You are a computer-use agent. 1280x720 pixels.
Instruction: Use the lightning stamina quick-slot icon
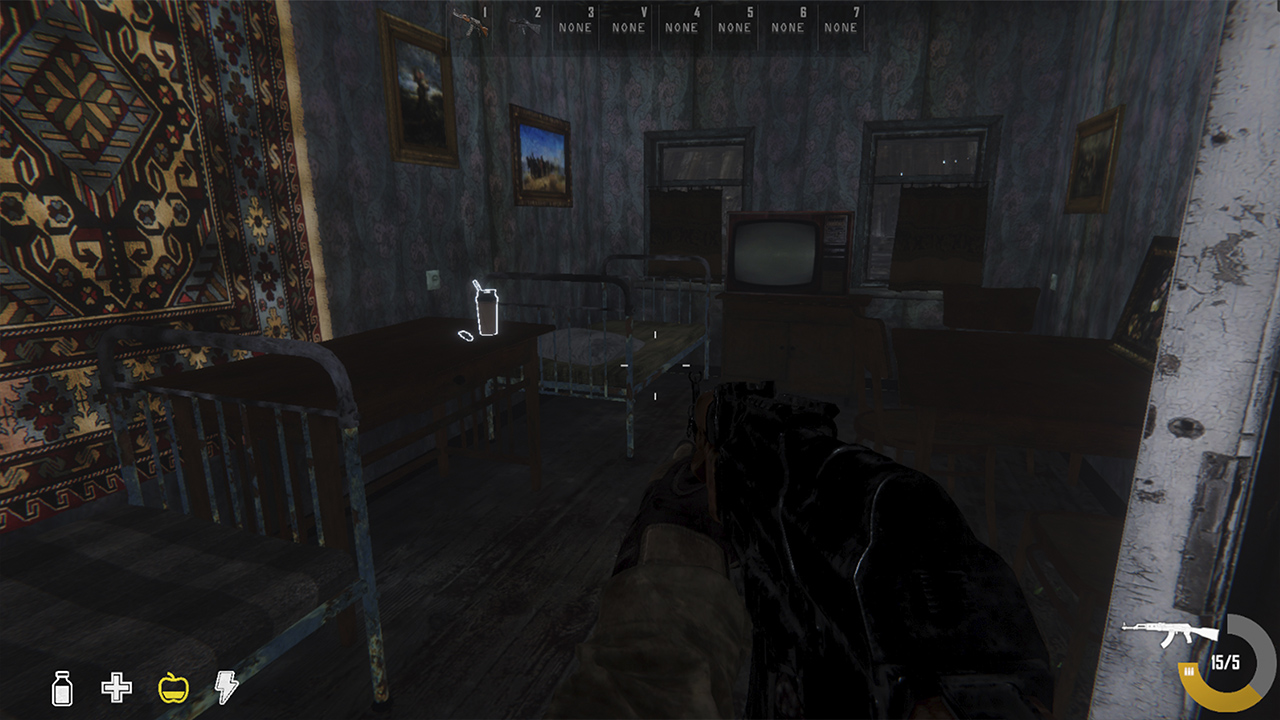[226, 688]
